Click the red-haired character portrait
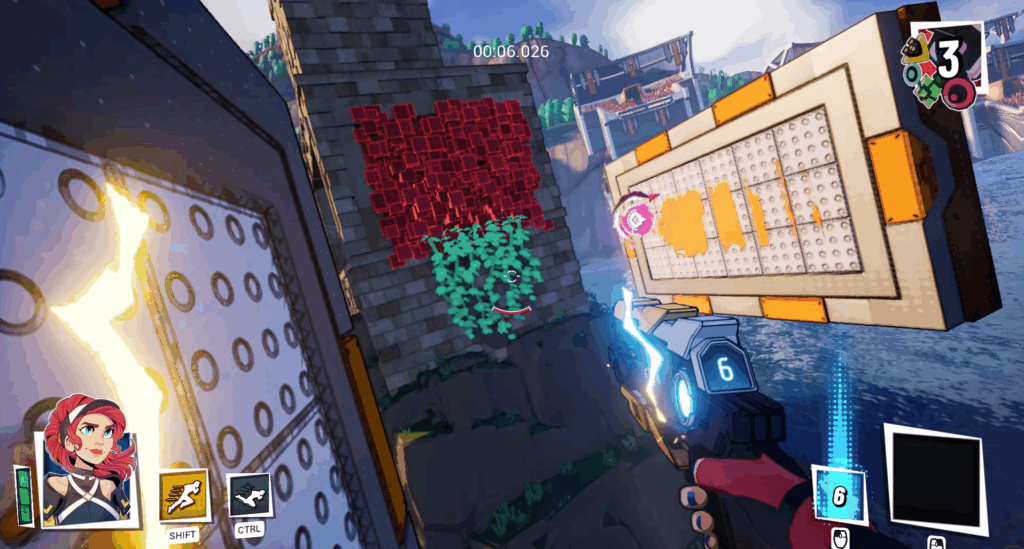The width and height of the screenshot is (1024, 549). point(88,459)
